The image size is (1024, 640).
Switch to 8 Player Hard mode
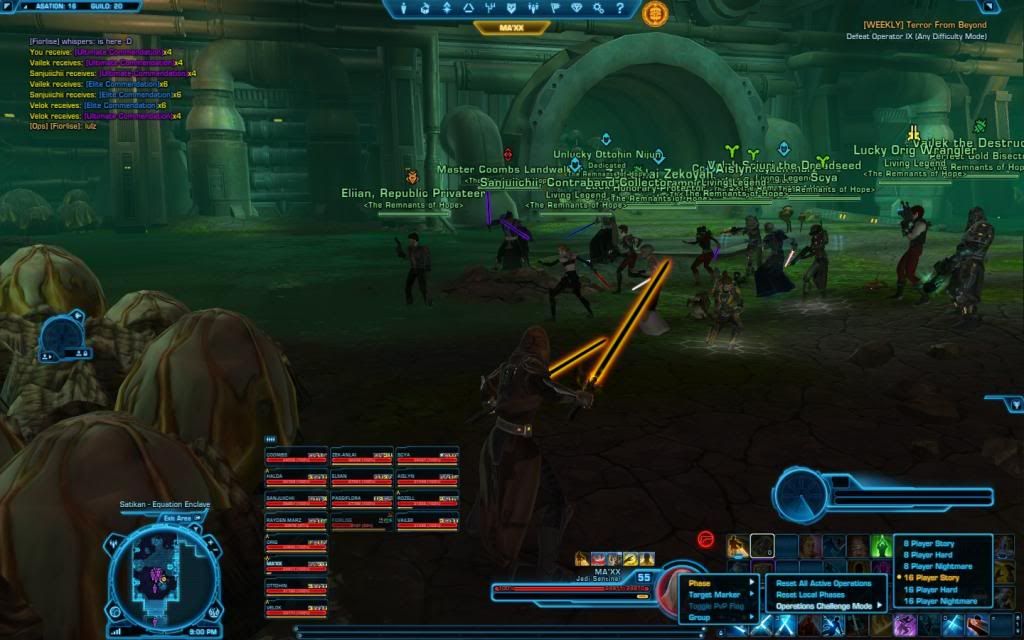click(x=929, y=554)
